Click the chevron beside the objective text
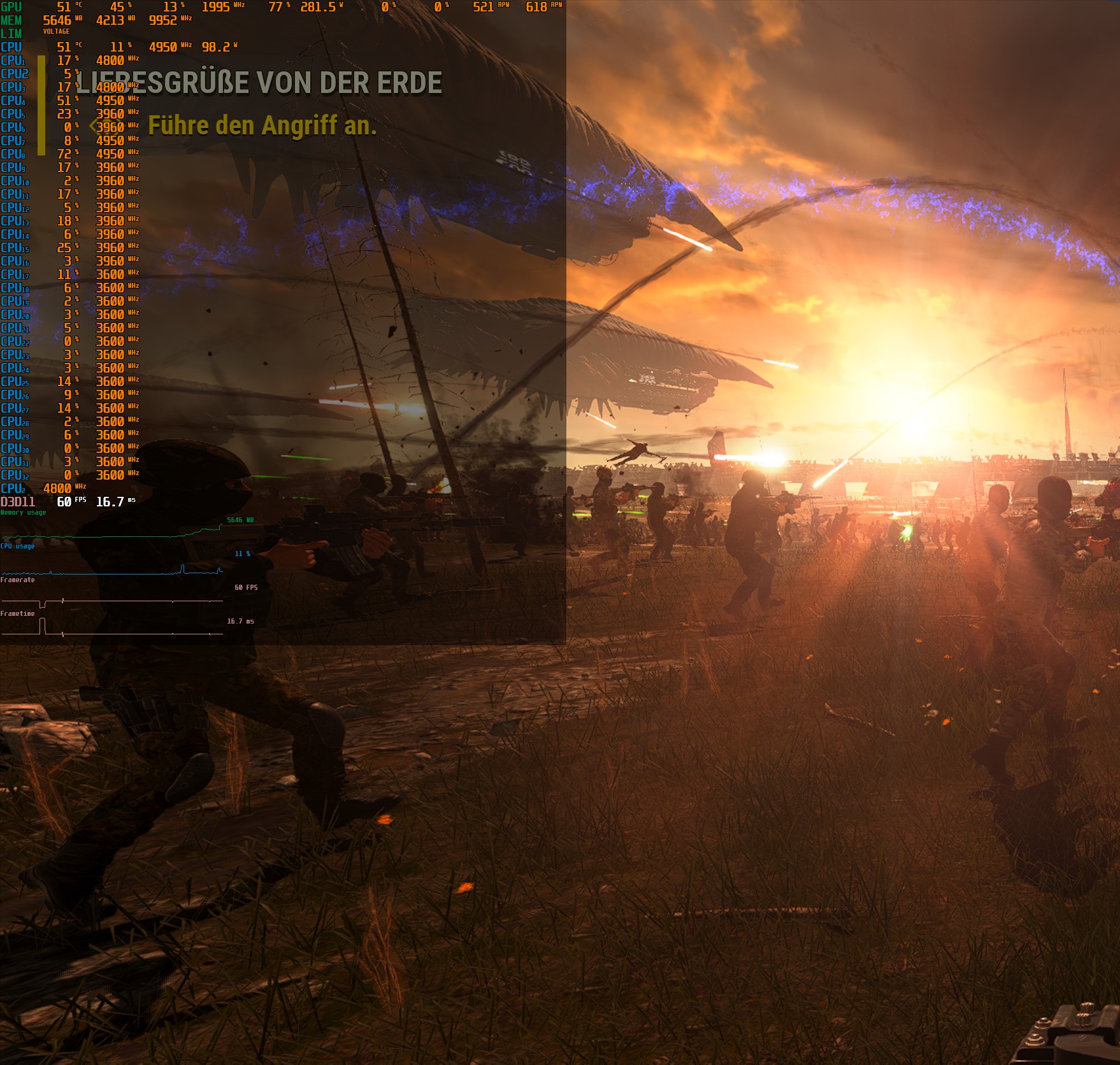Screen dimensions: 1120x1065 click(x=94, y=127)
